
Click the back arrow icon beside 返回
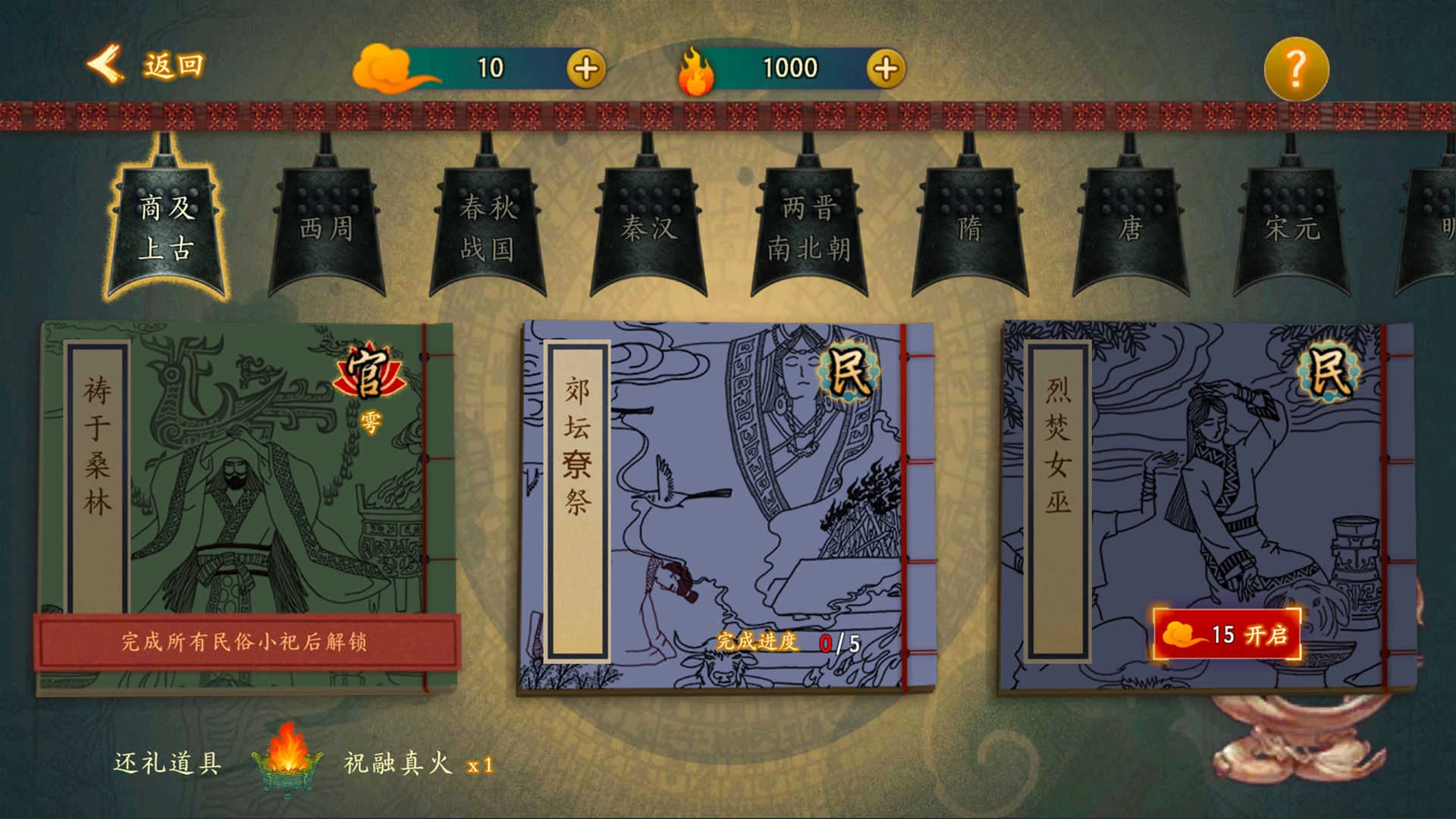pyautogui.click(x=104, y=65)
